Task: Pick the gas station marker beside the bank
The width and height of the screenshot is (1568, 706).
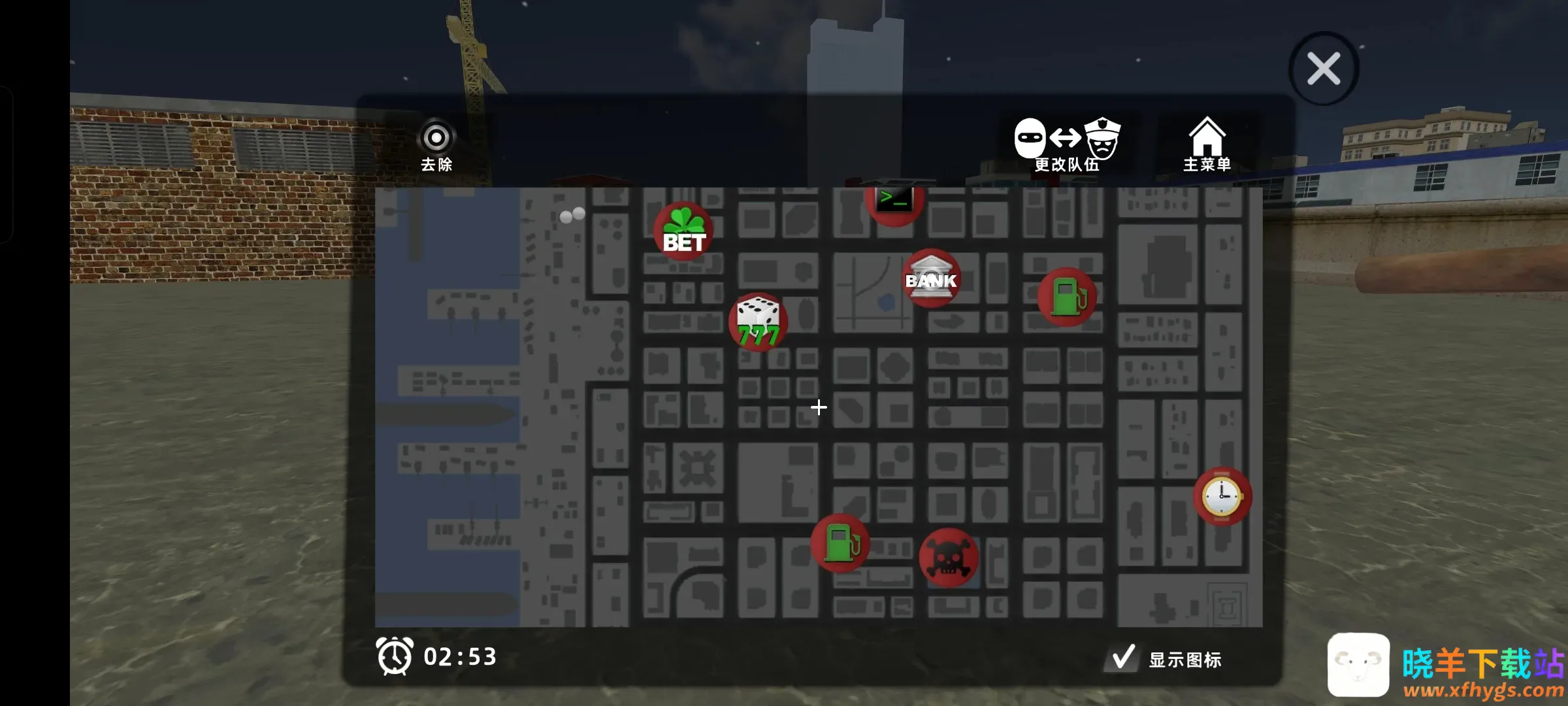Action: [x=1067, y=297]
